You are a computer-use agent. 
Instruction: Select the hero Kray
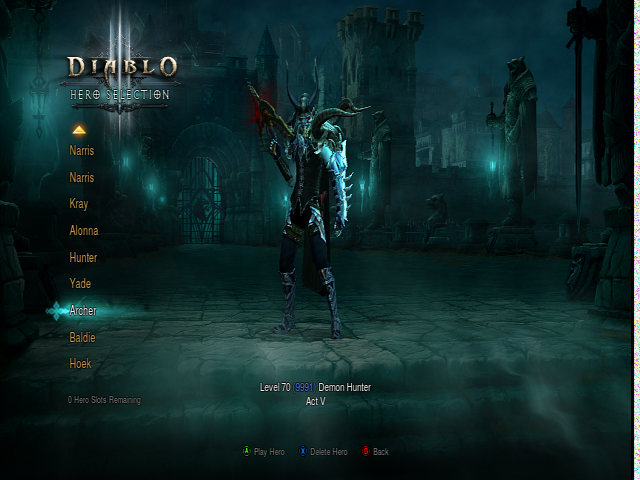pos(79,204)
